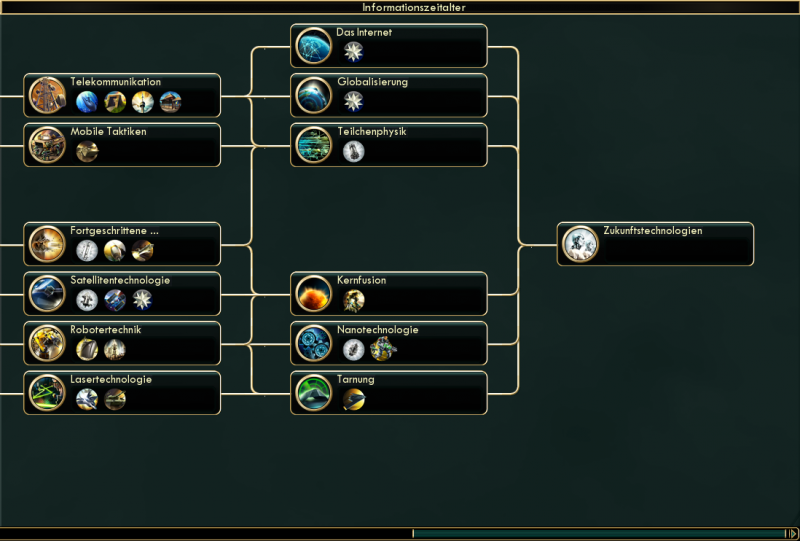The height and width of the screenshot is (541, 800).
Task: Click the Teilchenphysik technology box
Action: click(390, 144)
